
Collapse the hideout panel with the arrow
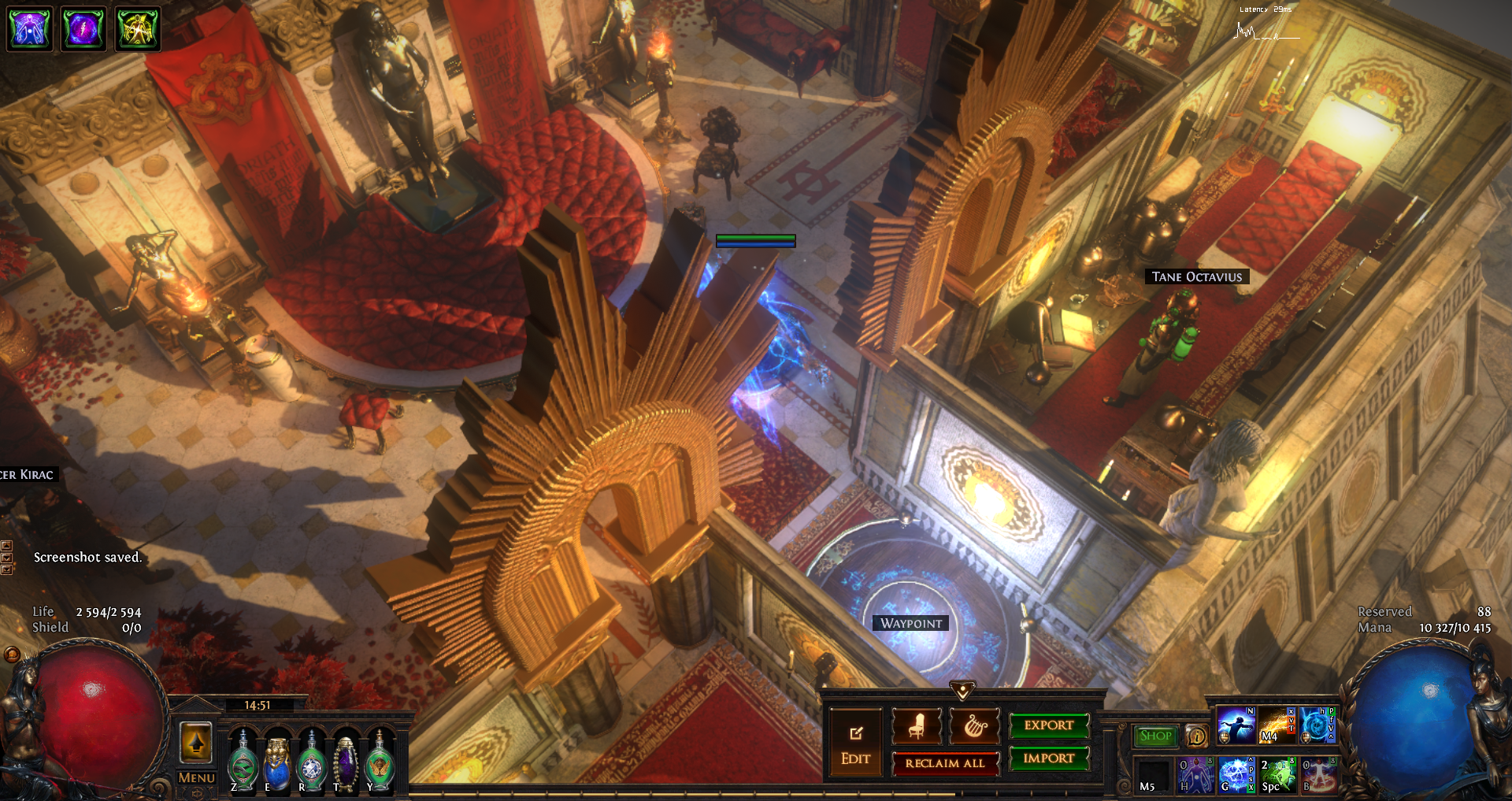pyautogui.click(x=962, y=691)
